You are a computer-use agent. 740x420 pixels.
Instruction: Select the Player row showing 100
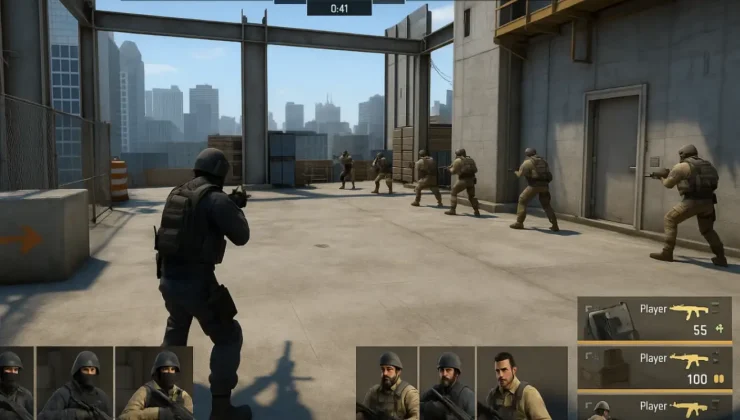655,367
